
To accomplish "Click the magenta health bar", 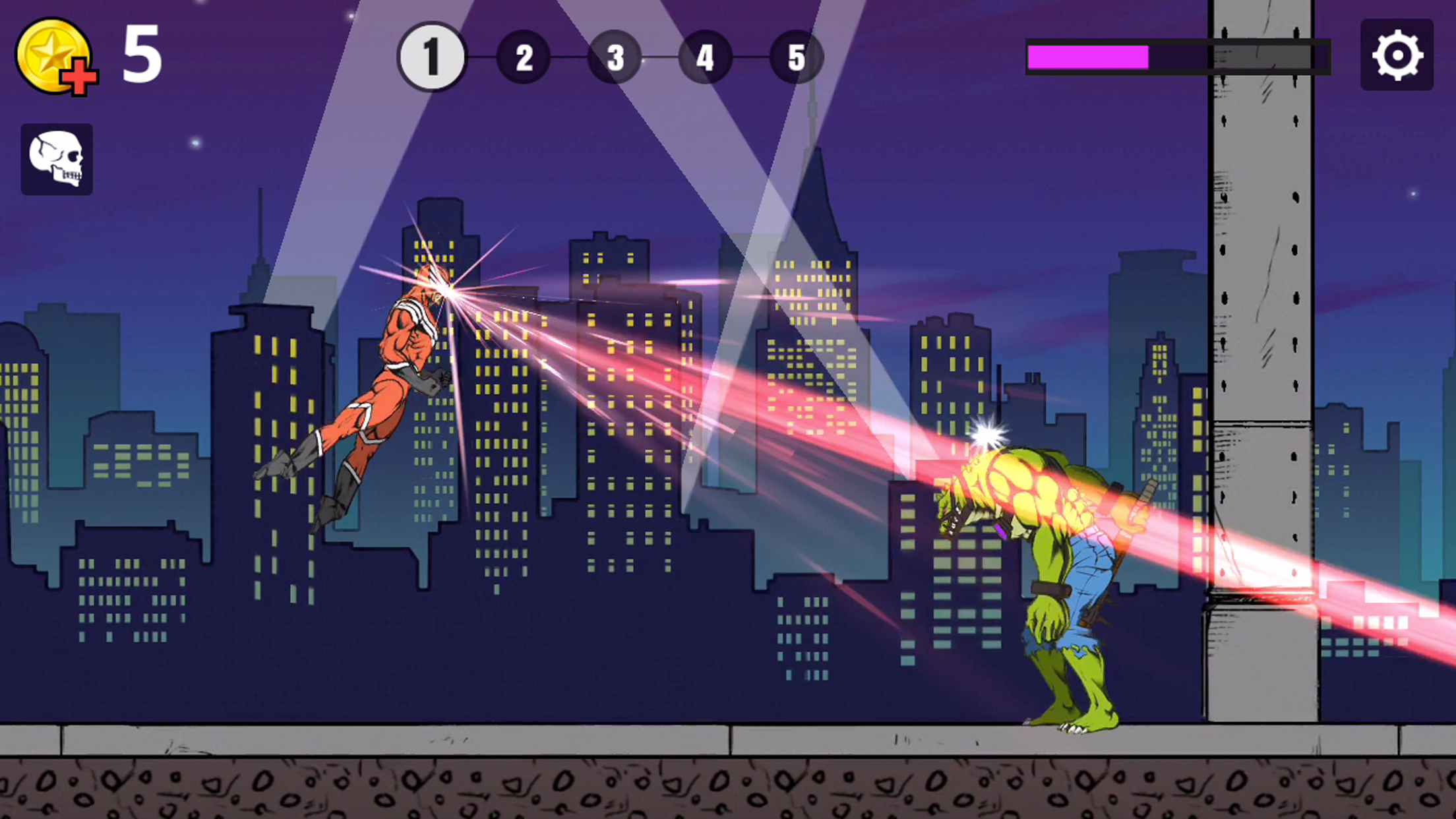I will pyautogui.click(x=1088, y=58).
